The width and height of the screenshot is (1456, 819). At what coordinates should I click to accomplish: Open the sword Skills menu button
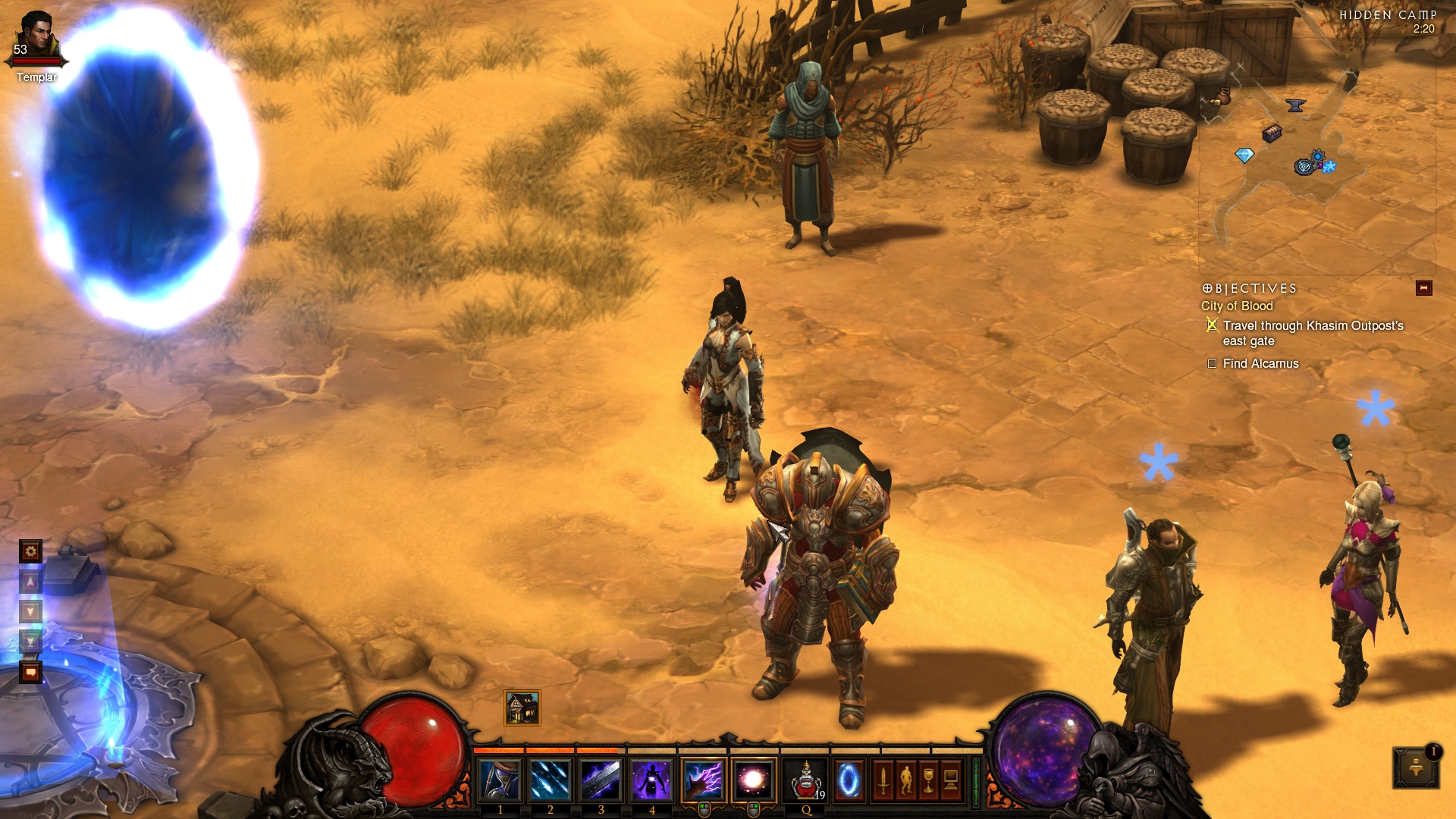(883, 780)
